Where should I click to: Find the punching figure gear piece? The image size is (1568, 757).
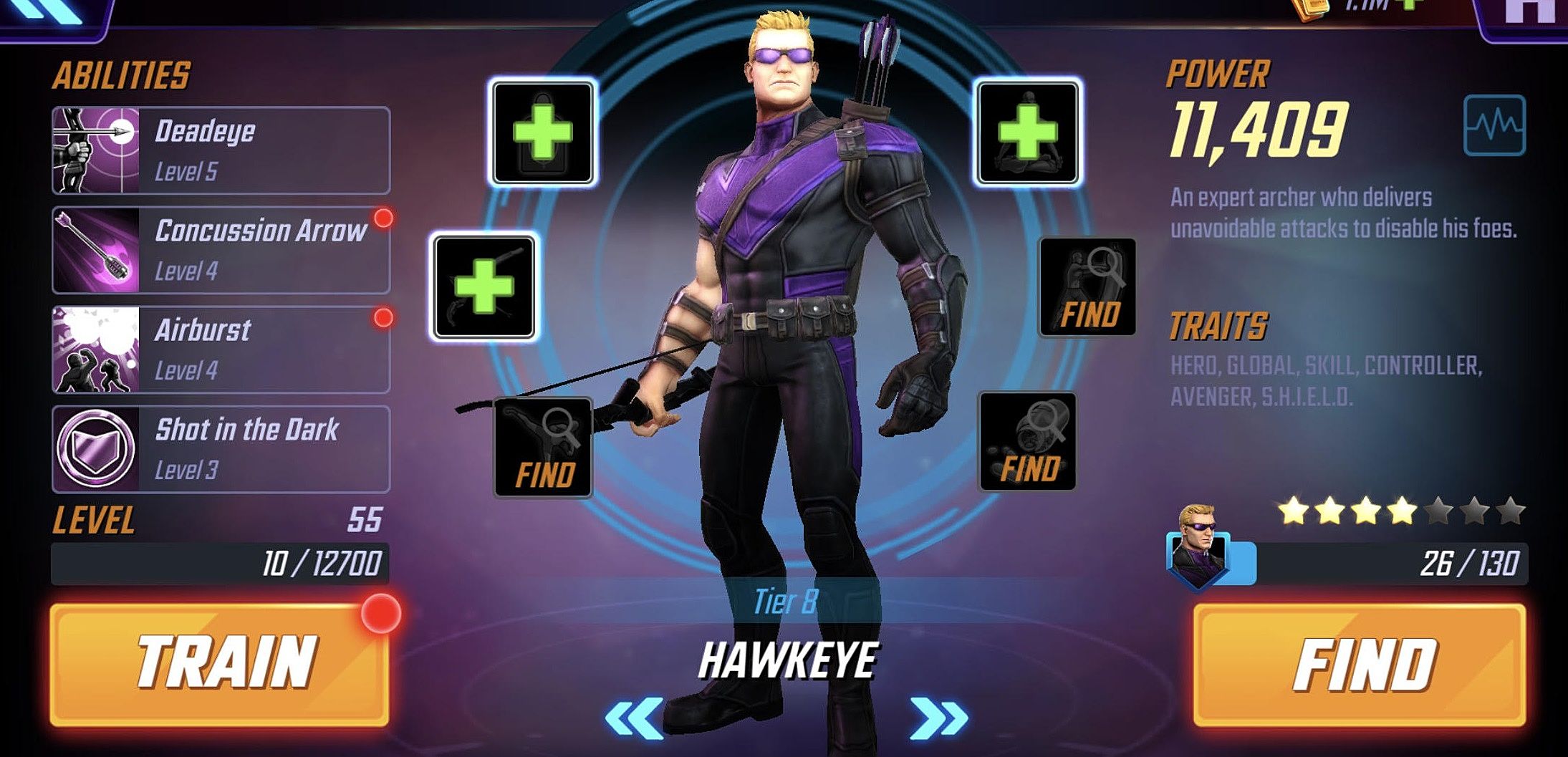coord(1087,286)
